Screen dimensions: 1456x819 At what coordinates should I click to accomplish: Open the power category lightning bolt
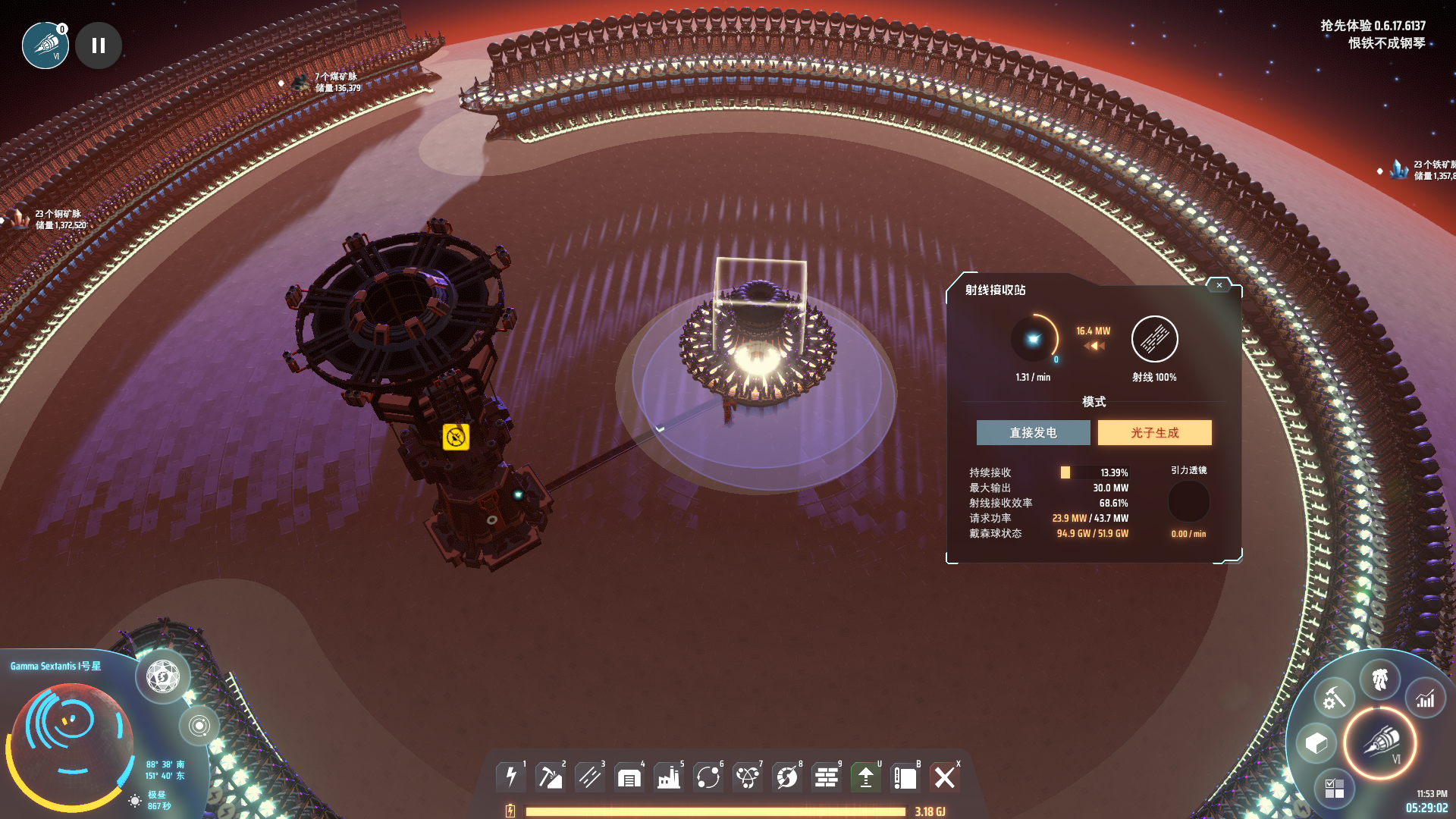pos(511,777)
